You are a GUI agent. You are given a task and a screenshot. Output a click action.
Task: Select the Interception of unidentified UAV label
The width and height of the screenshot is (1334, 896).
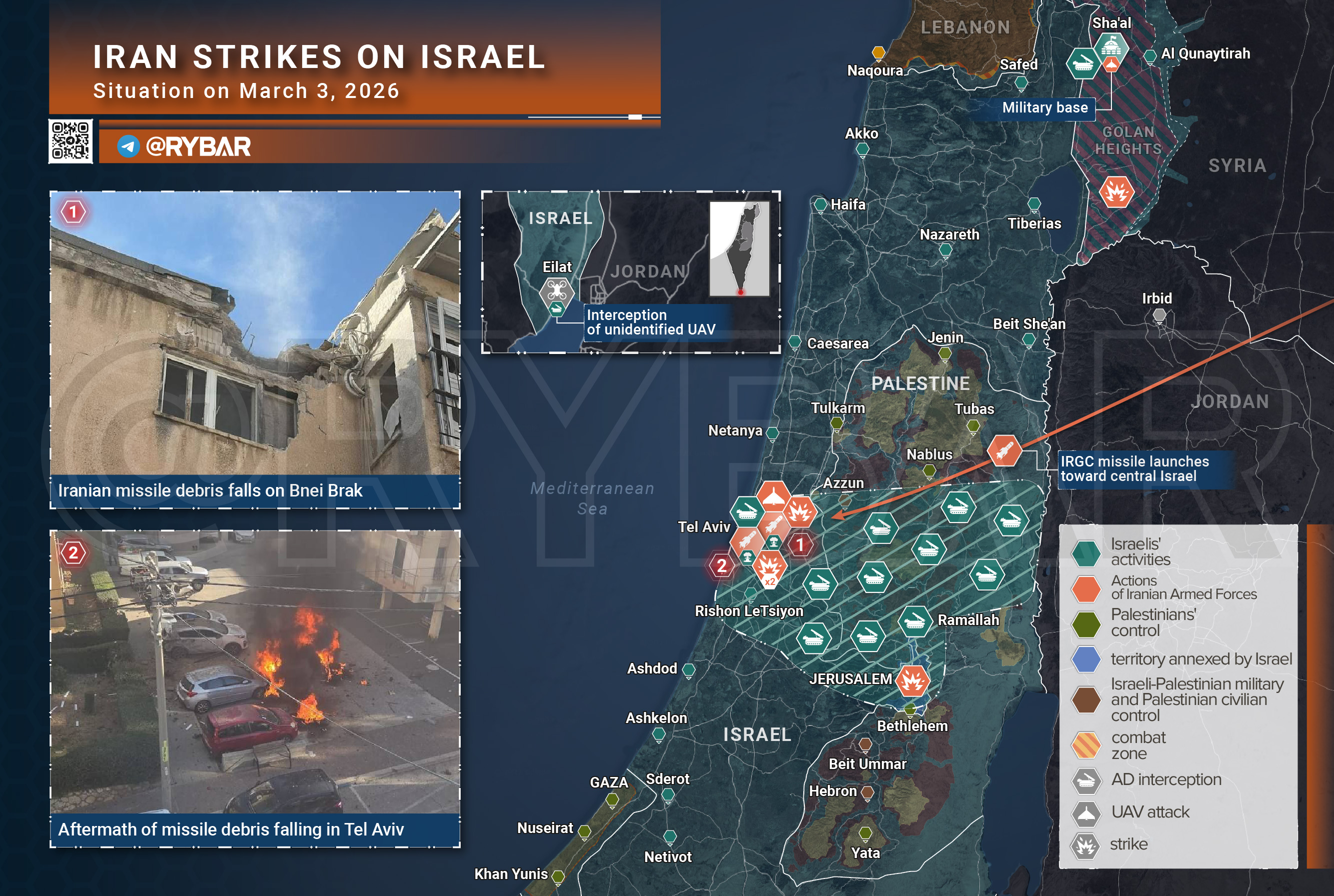tap(651, 322)
